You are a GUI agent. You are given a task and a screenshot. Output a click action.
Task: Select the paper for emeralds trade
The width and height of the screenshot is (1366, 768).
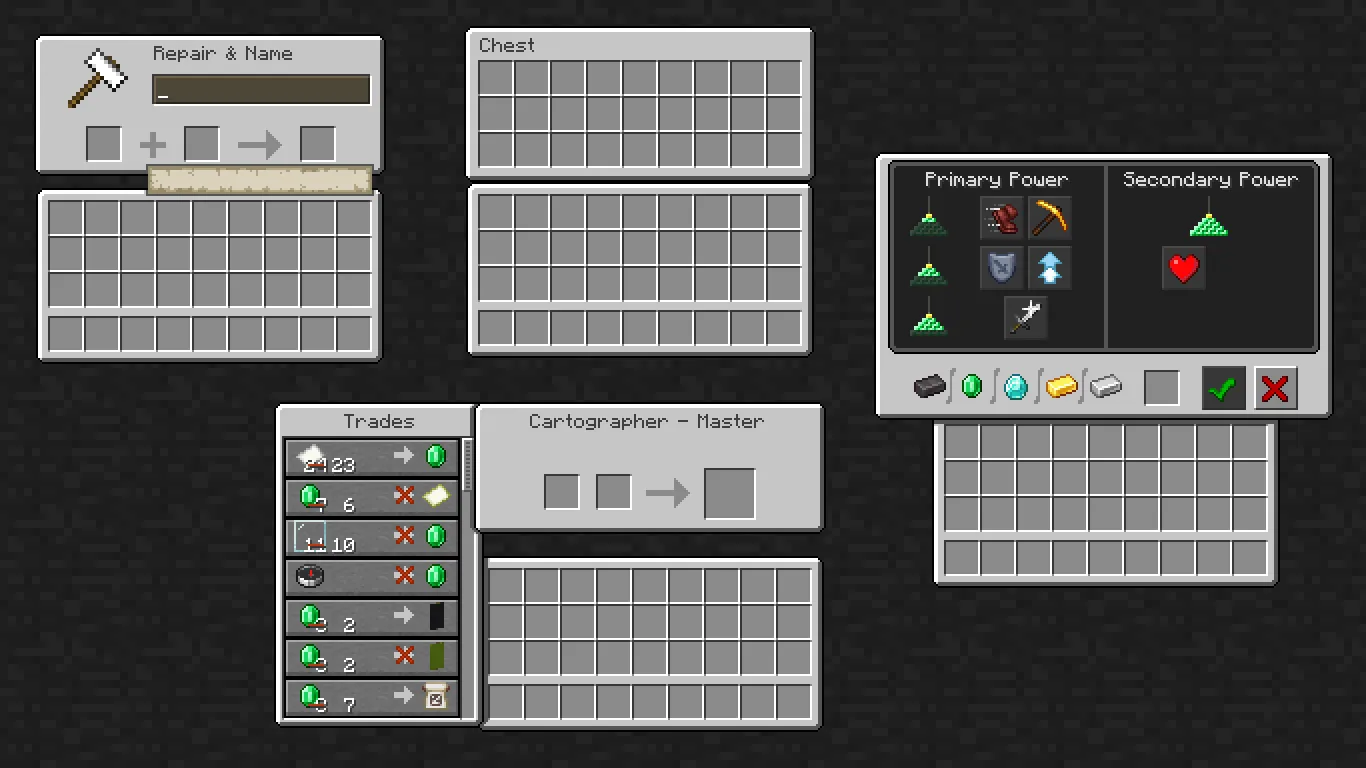point(372,457)
